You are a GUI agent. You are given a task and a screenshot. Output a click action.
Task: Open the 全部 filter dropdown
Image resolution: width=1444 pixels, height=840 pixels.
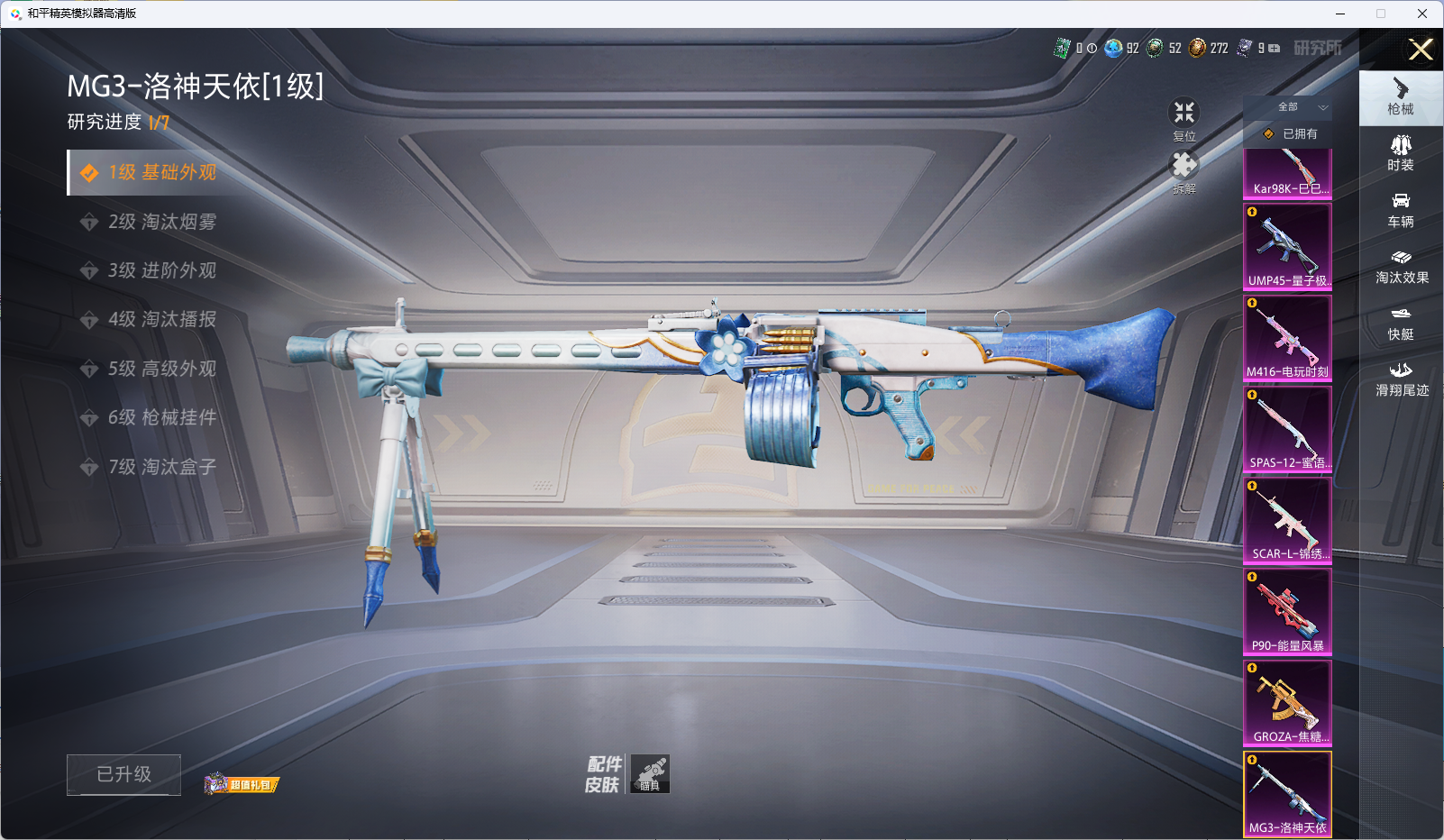tap(1290, 107)
